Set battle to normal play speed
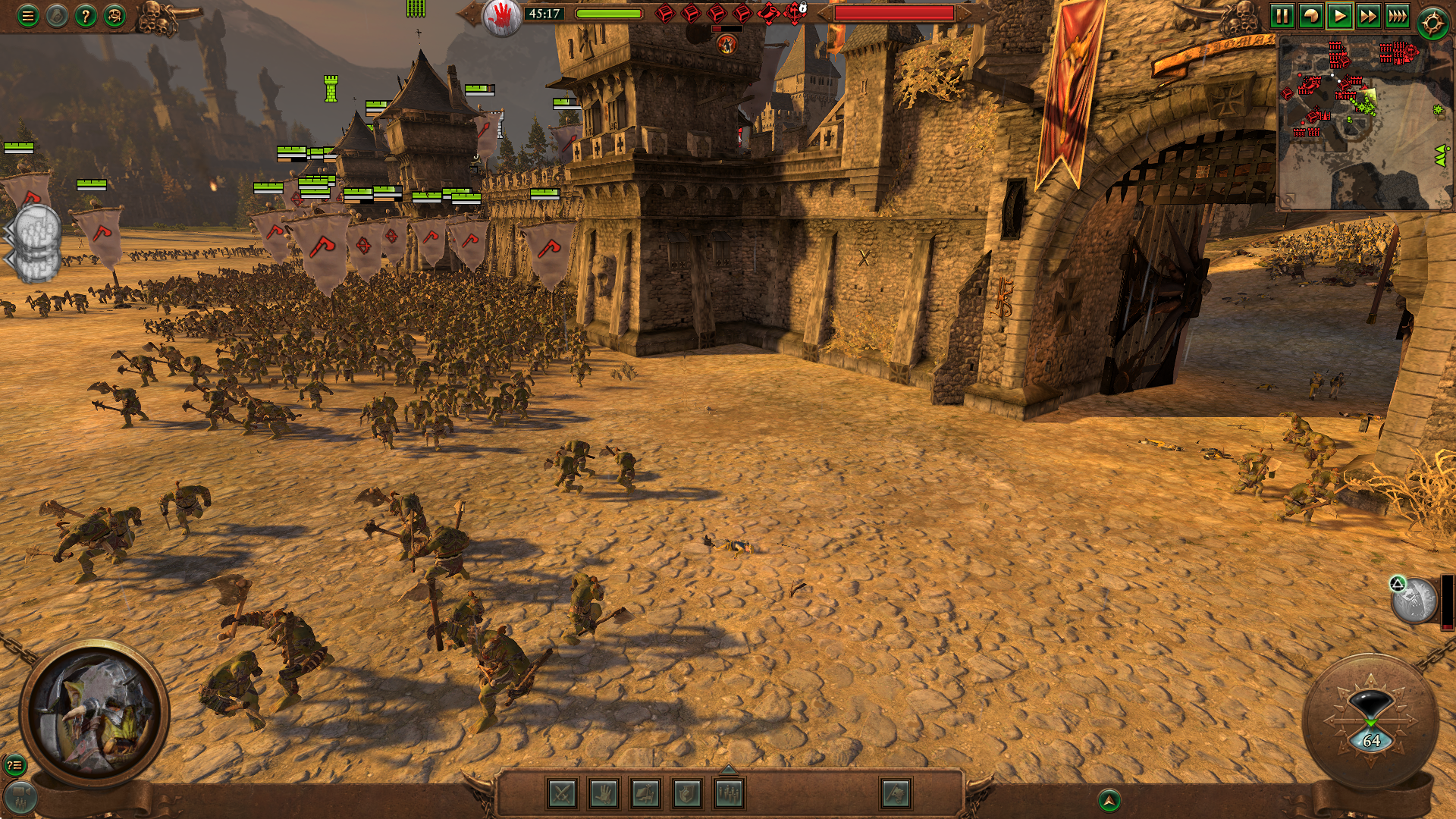 coord(1339,16)
